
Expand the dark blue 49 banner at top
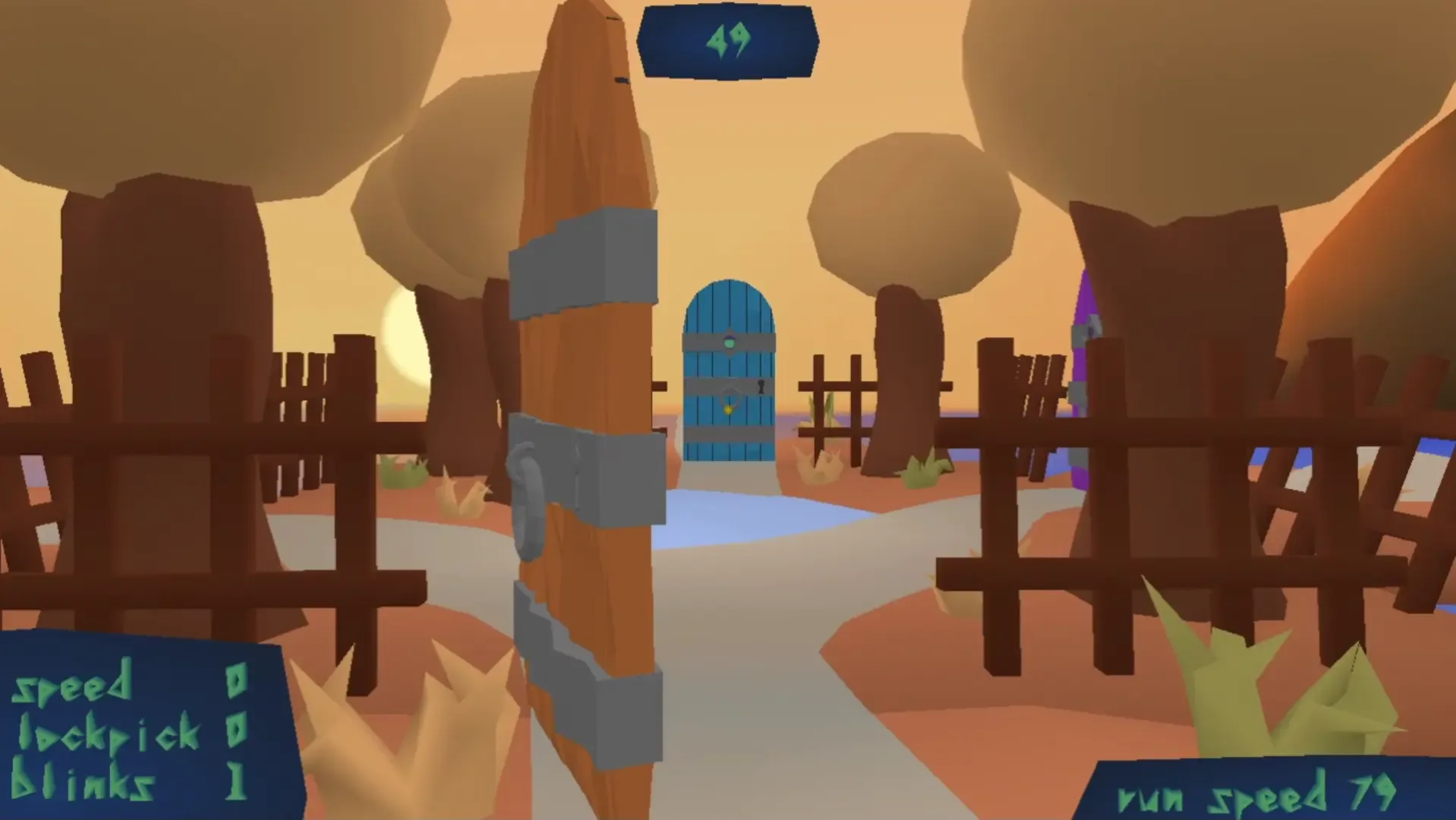[x=727, y=42]
